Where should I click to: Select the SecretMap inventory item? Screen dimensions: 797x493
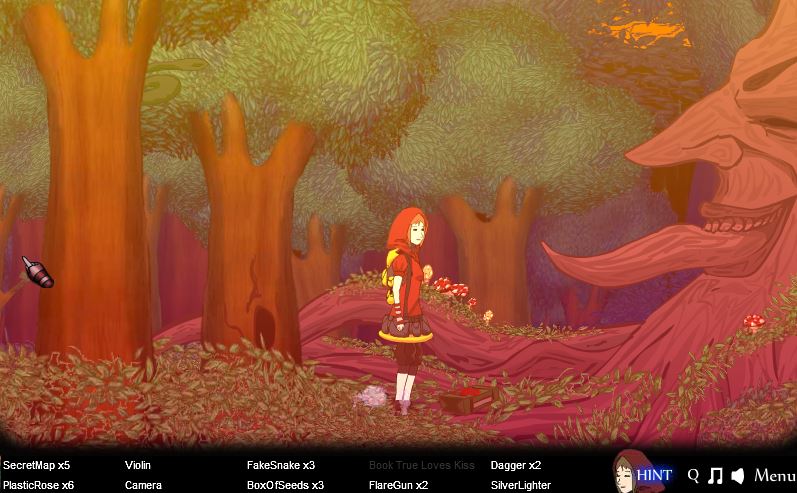(x=36, y=465)
